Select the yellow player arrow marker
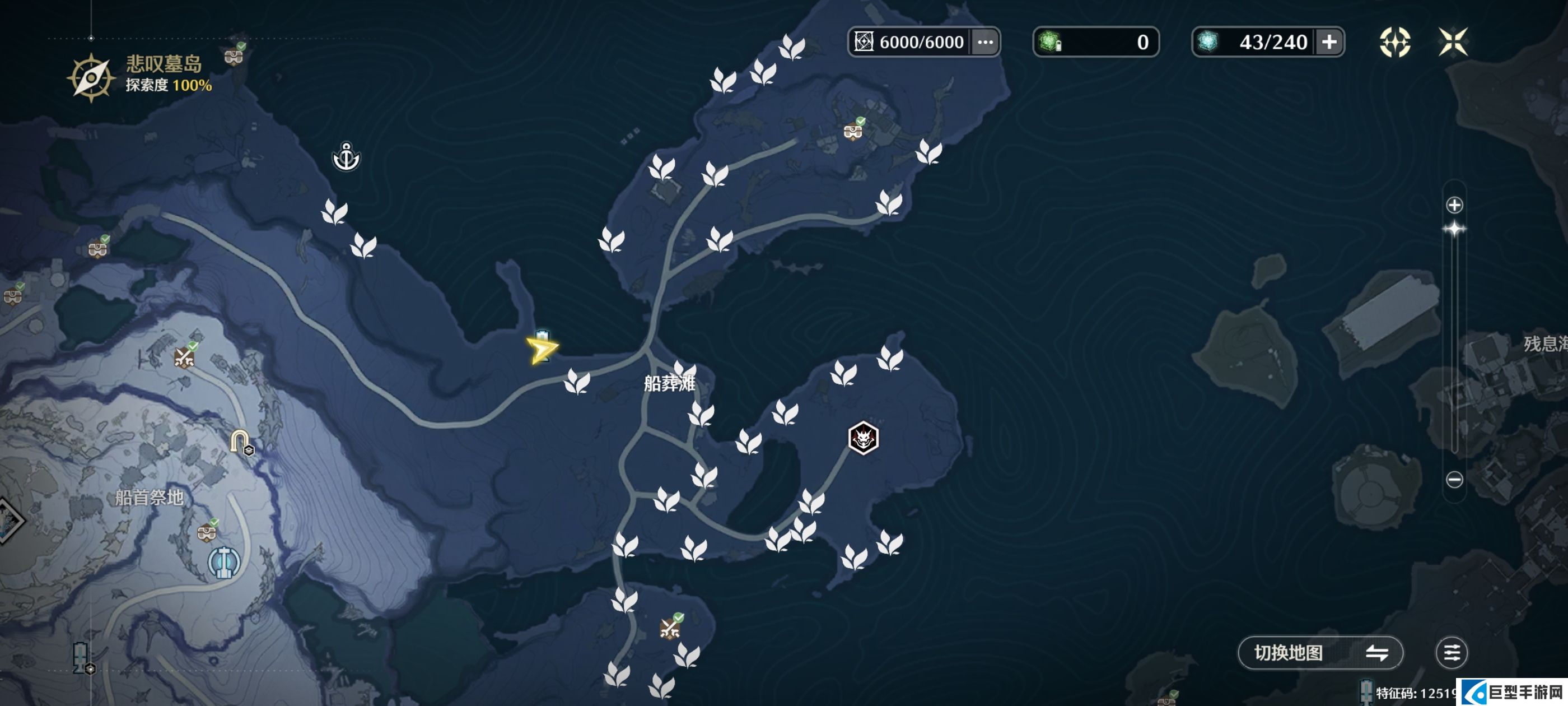 (x=541, y=350)
